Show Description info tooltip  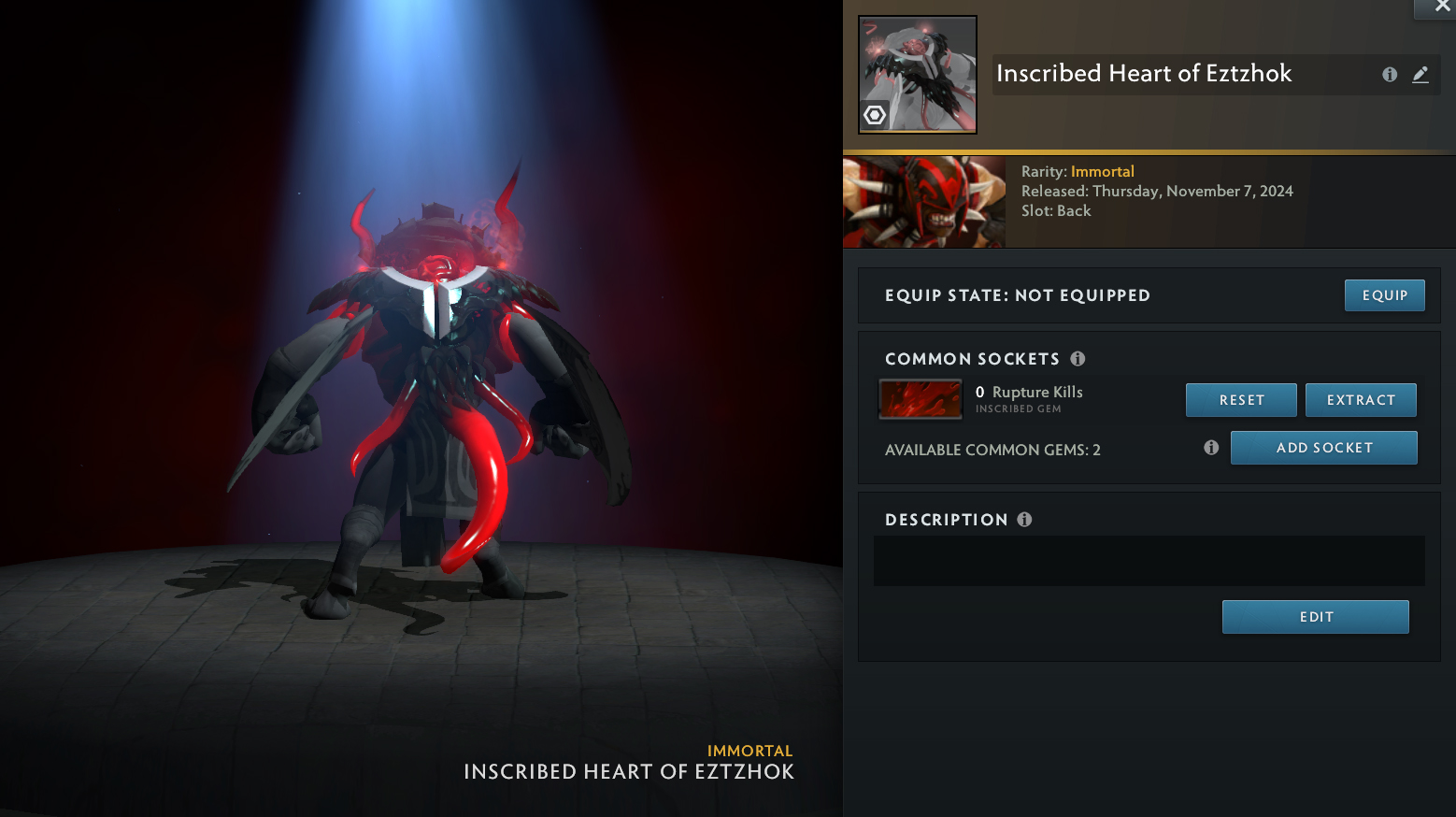1024,520
